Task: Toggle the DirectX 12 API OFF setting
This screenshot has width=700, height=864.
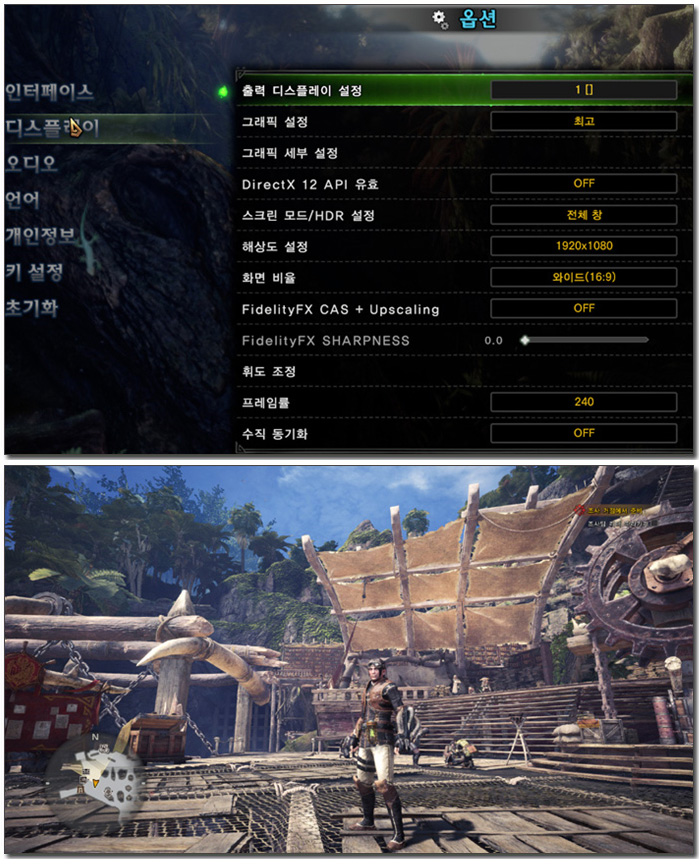Action: [583, 184]
